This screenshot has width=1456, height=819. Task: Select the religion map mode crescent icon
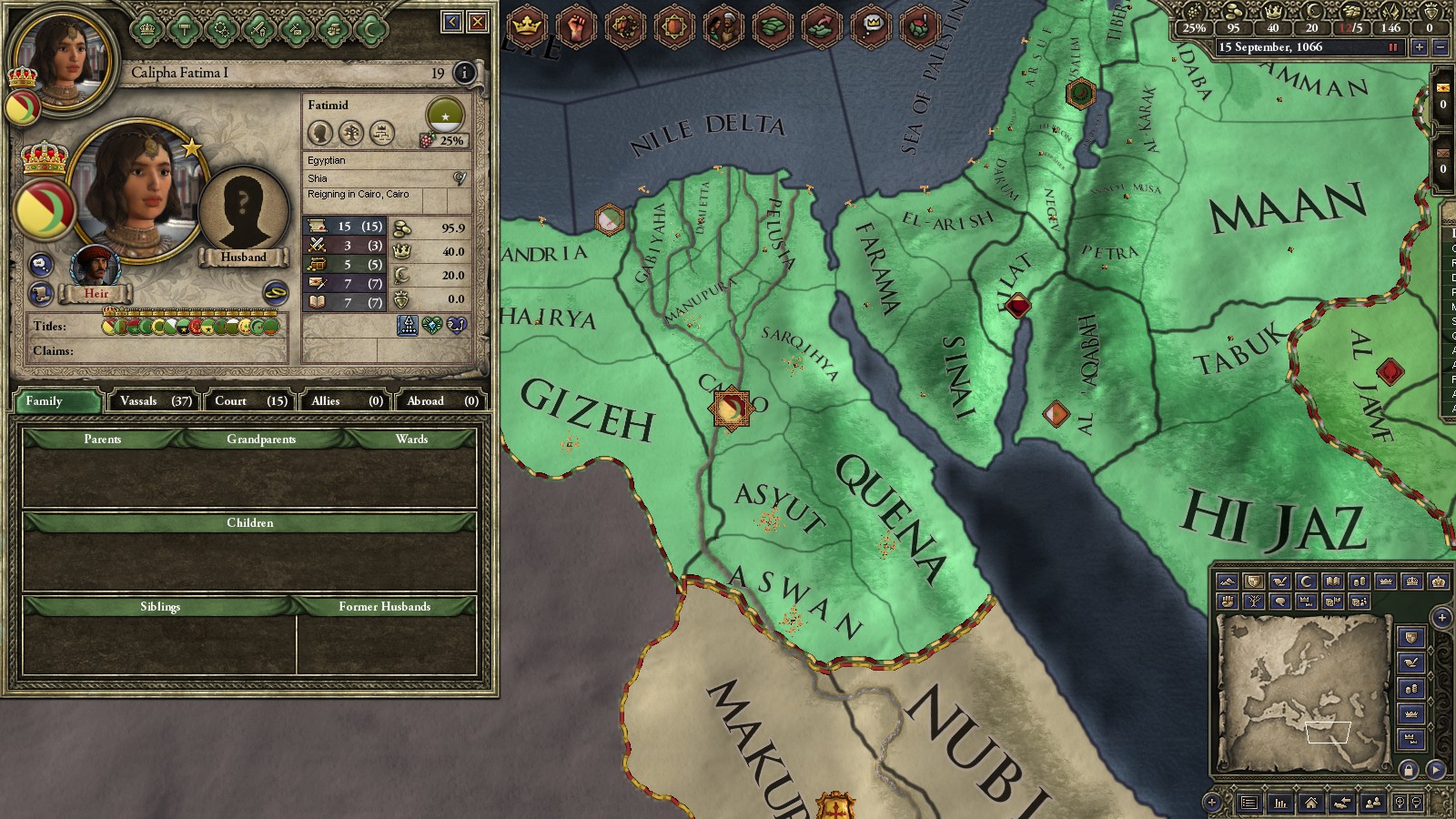[1305, 581]
